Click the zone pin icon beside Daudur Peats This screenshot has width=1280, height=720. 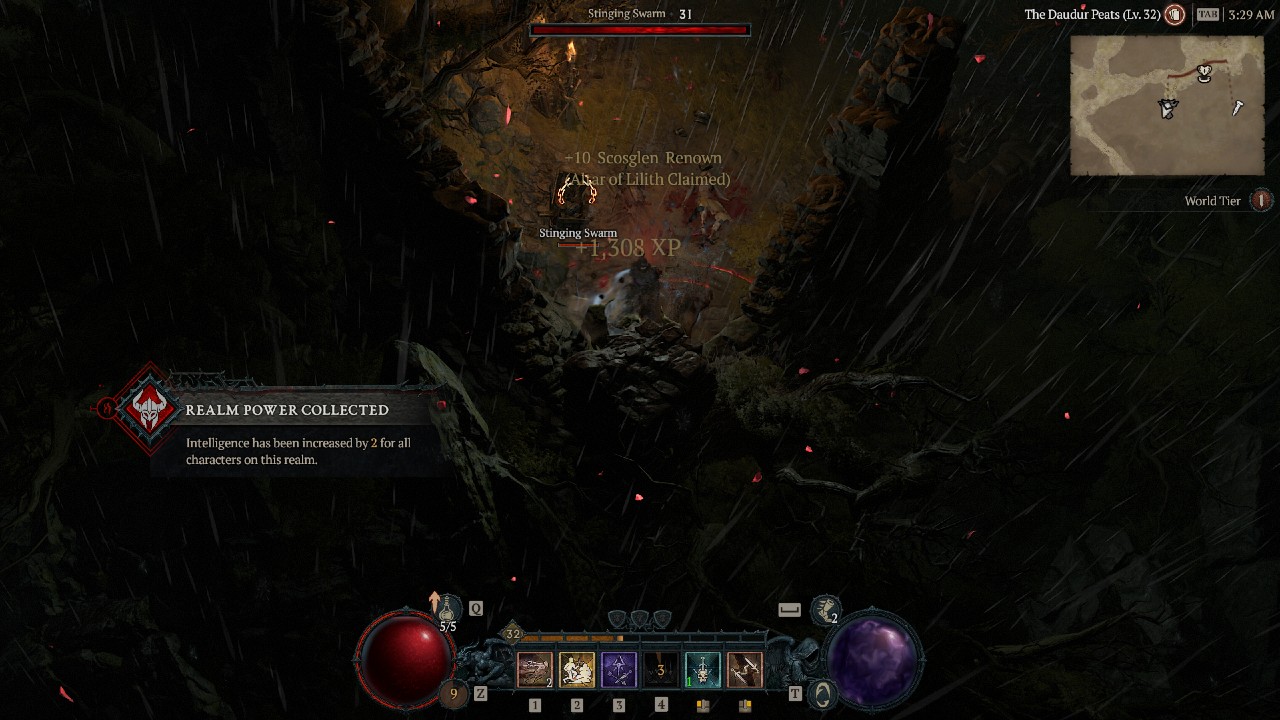tap(1174, 15)
